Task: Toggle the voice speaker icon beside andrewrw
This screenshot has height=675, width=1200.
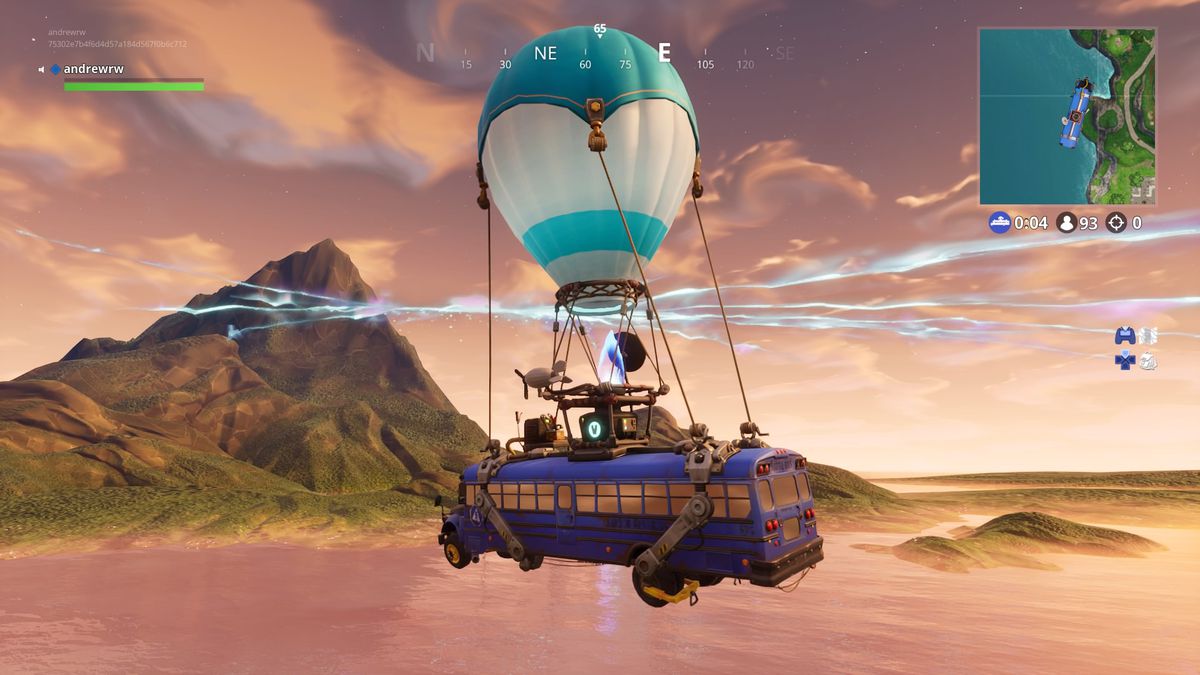Action: 42,69
